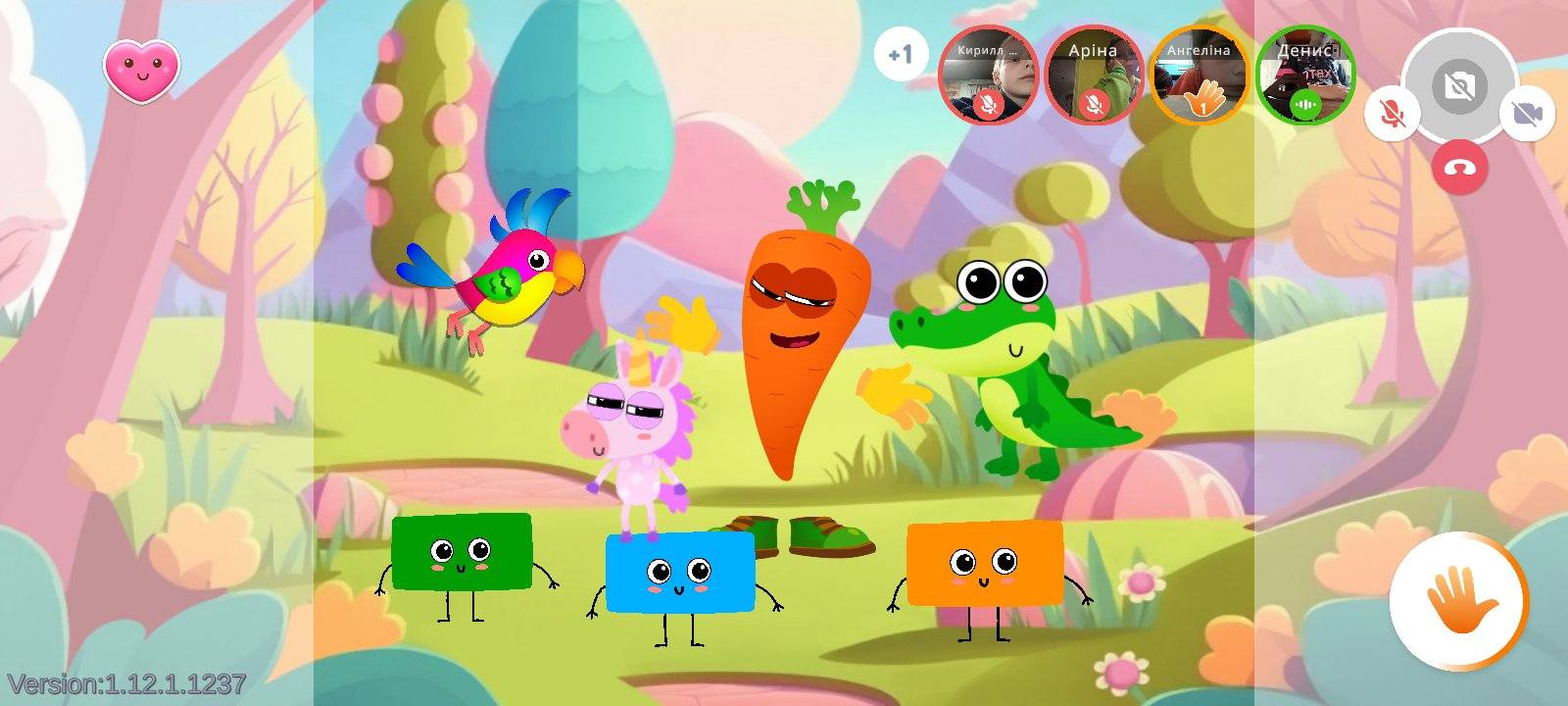
Task: Toggle the muted red microphone button
Action: tap(1391, 114)
